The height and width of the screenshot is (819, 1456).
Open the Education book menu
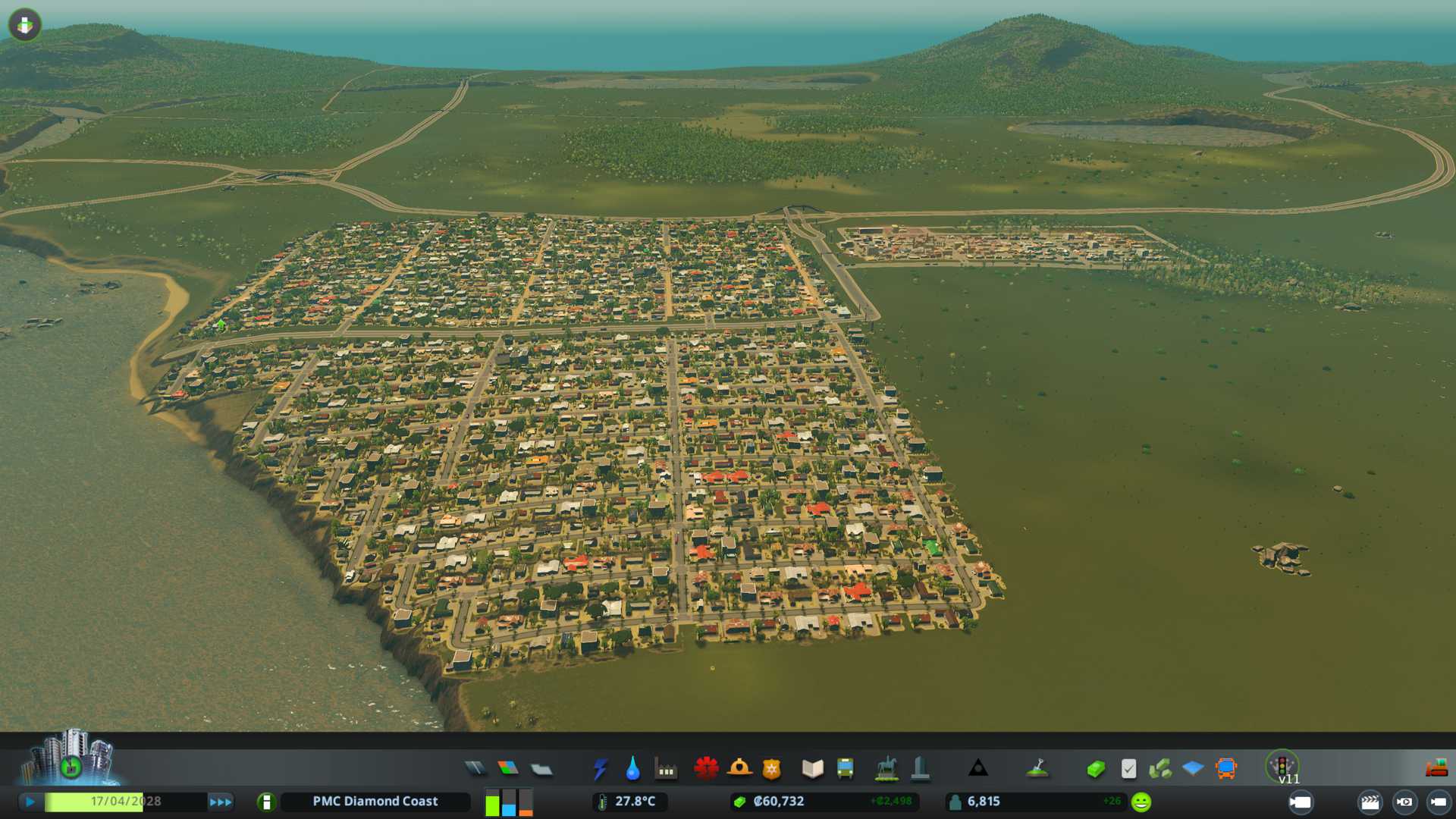[x=812, y=769]
